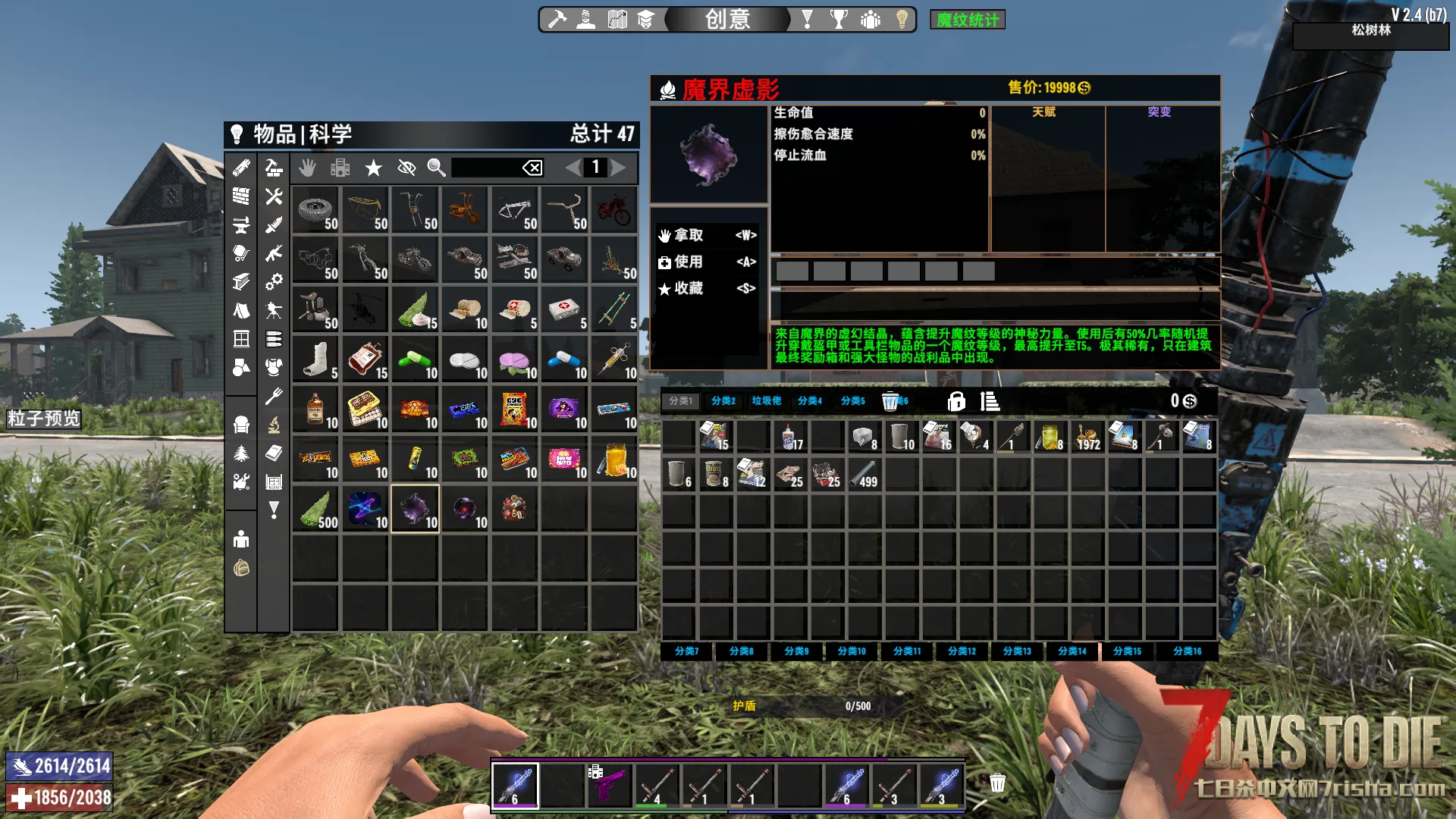Go to the next item page
The width and height of the screenshot is (1456, 819).
[619, 168]
